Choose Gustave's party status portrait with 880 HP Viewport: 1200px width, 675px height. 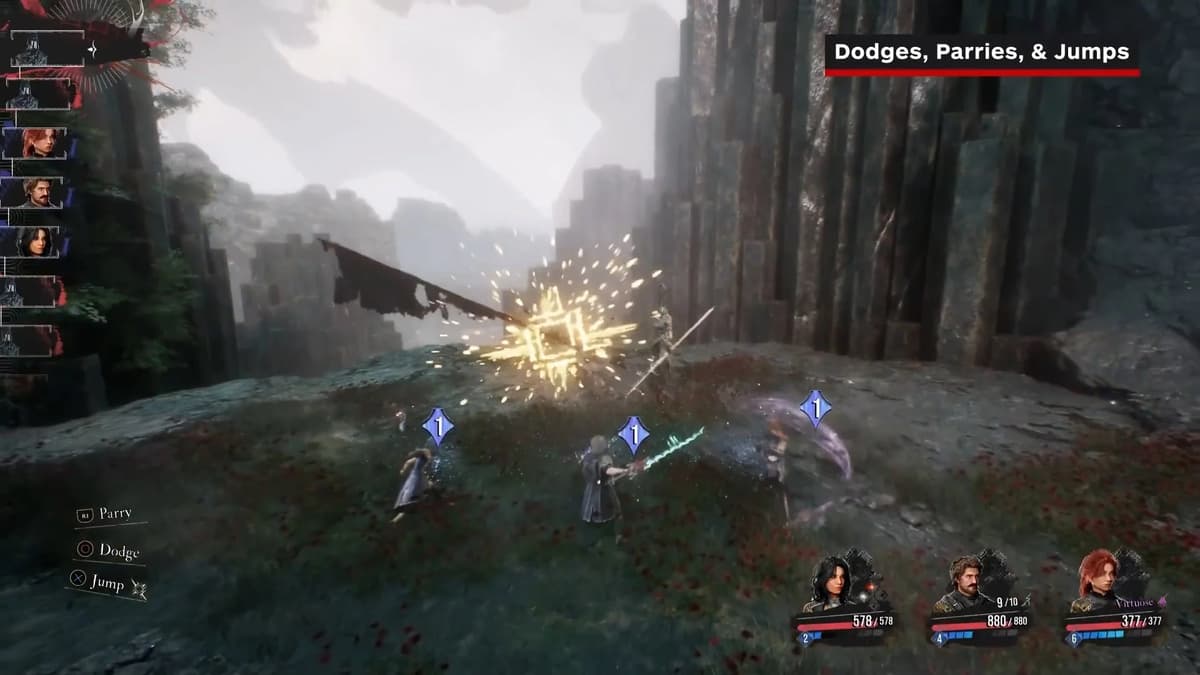[965, 581]
